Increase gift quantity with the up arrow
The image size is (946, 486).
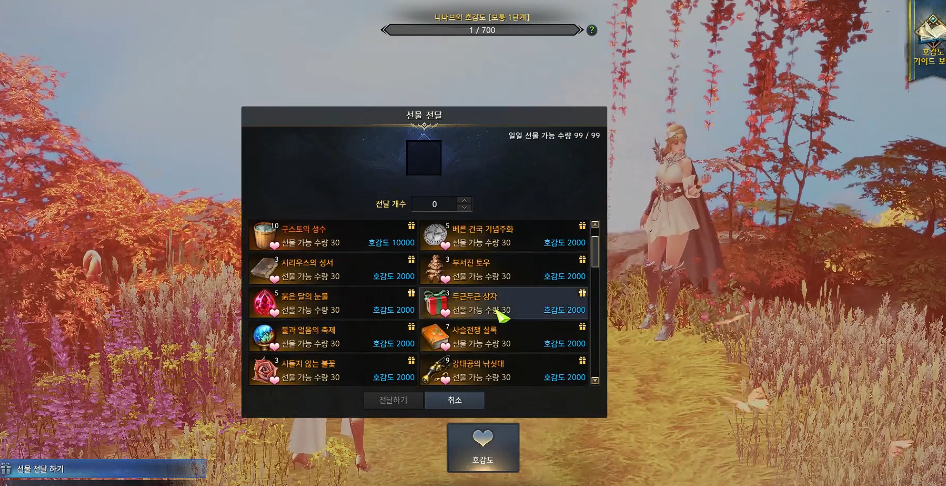[464, 200]
